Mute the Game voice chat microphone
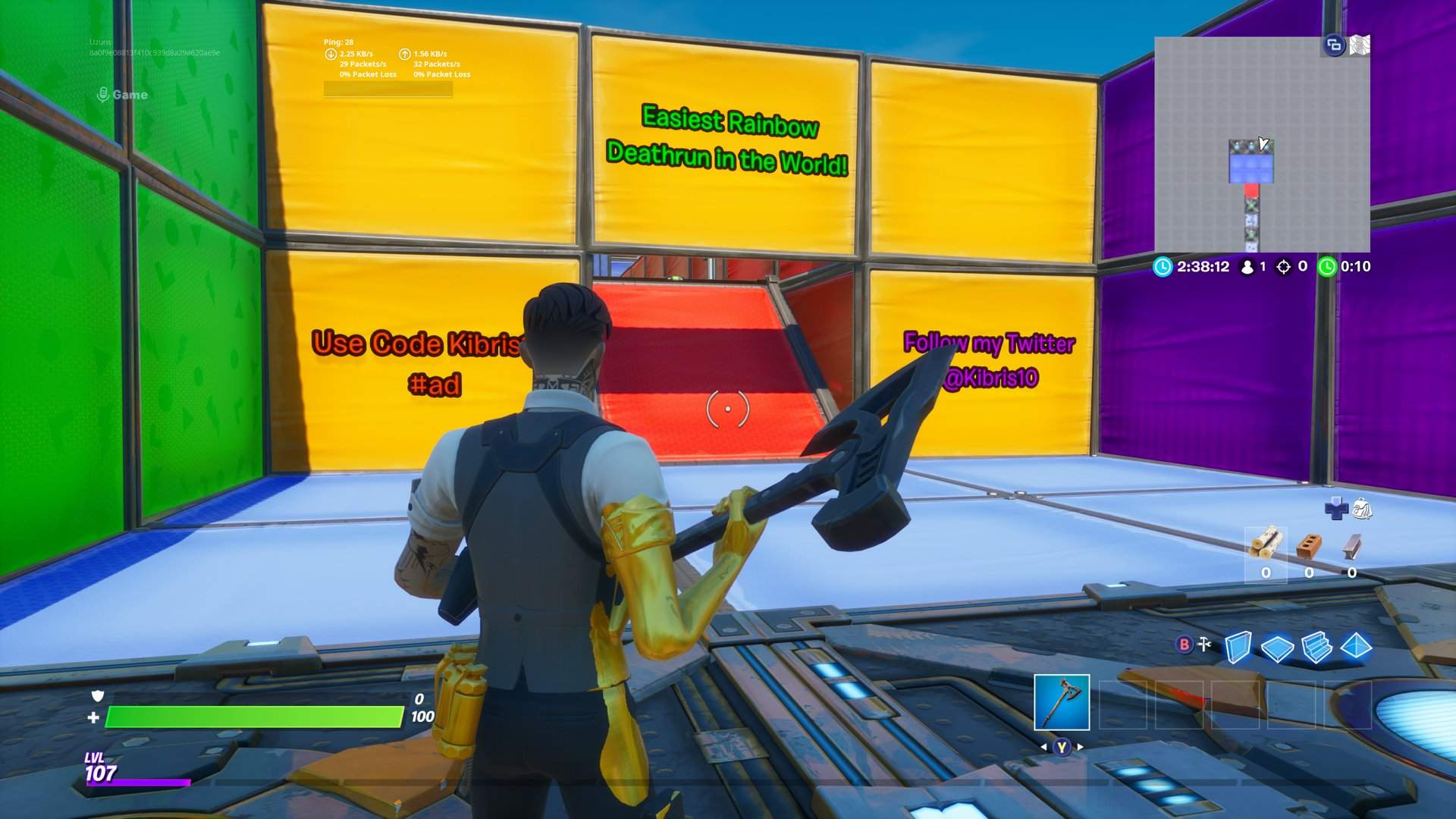Viewport: 1456px width, 819px height. 102,95
